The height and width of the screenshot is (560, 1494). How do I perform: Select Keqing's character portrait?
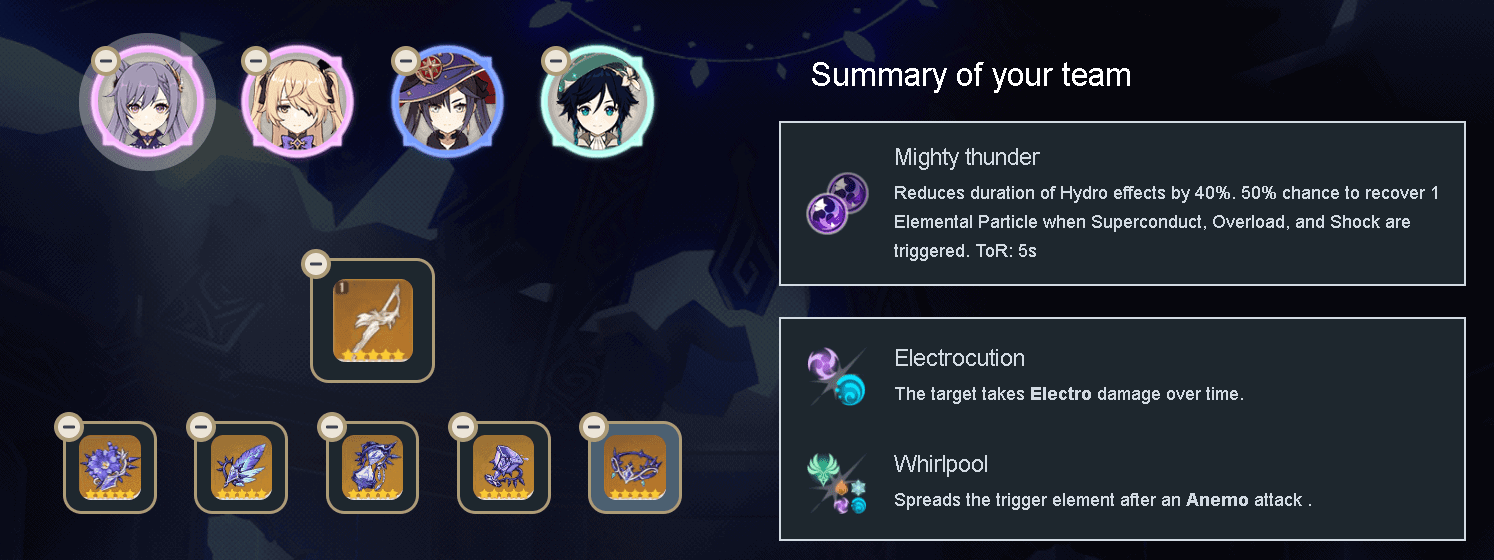click(x=148, y=103)
